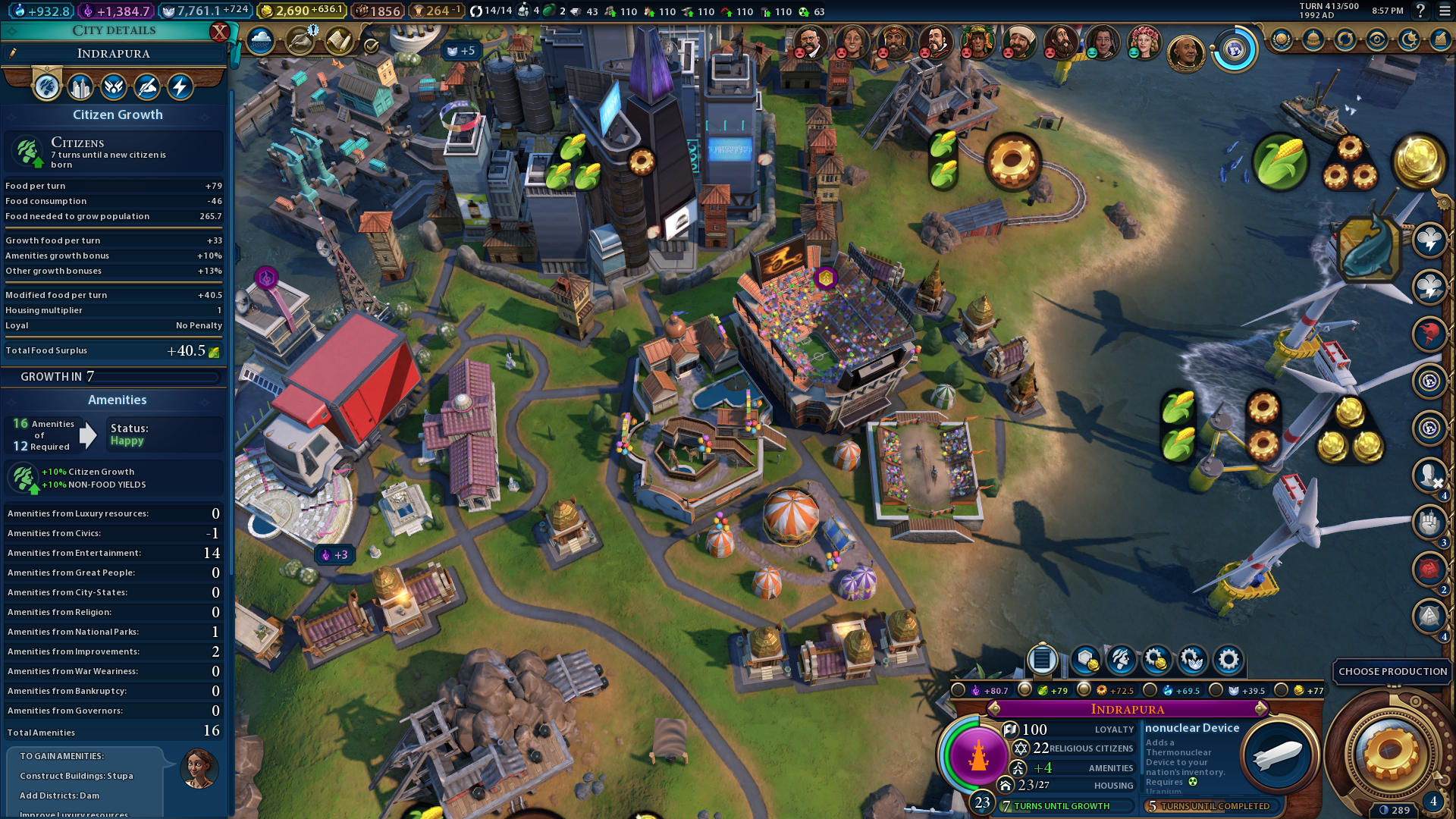Open the World Congress ring icon
This screenshot has height=819, width=1456.
tap(1235, 50)
